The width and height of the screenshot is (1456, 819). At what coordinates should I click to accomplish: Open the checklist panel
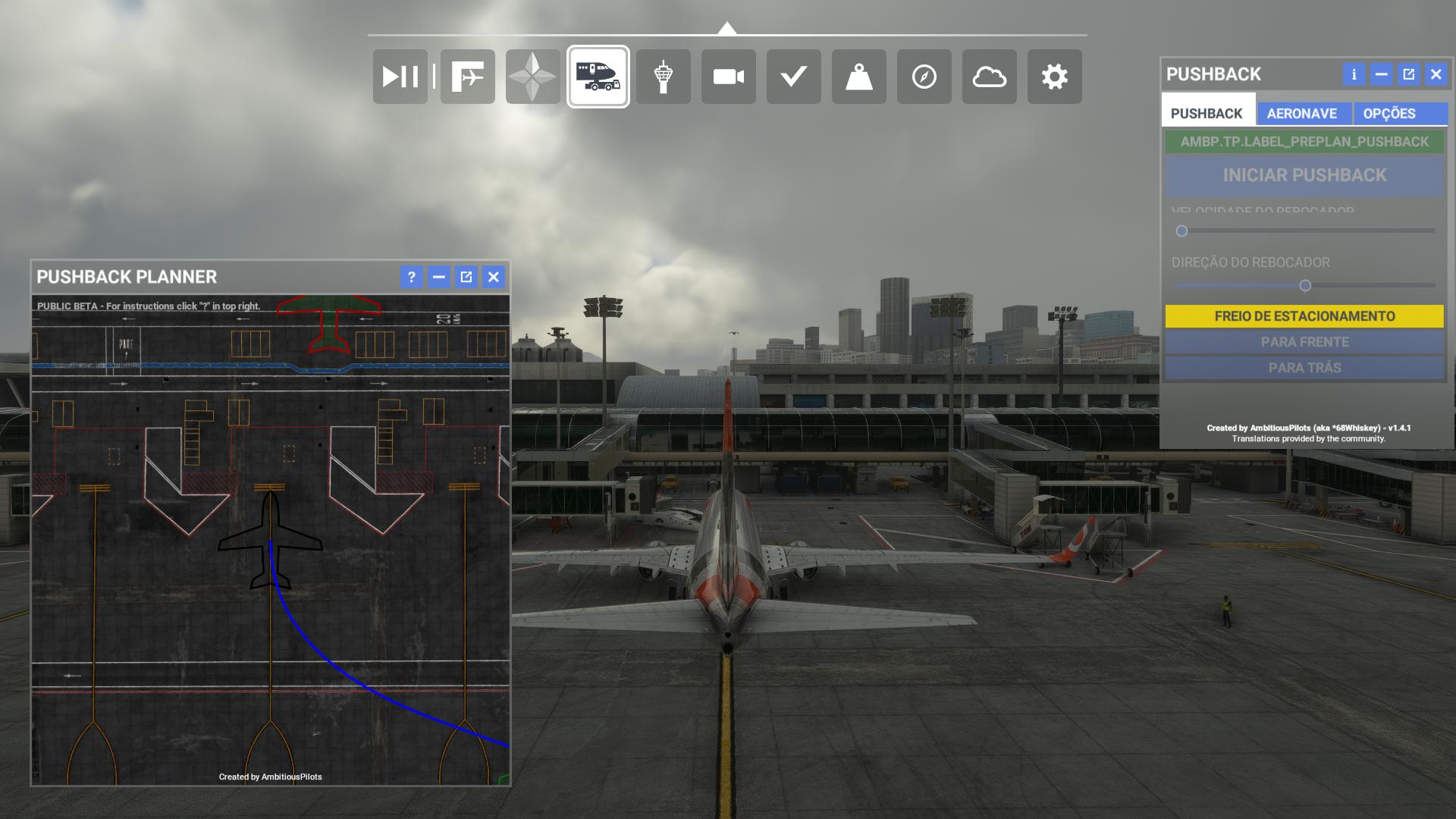[x=793, y=77]
